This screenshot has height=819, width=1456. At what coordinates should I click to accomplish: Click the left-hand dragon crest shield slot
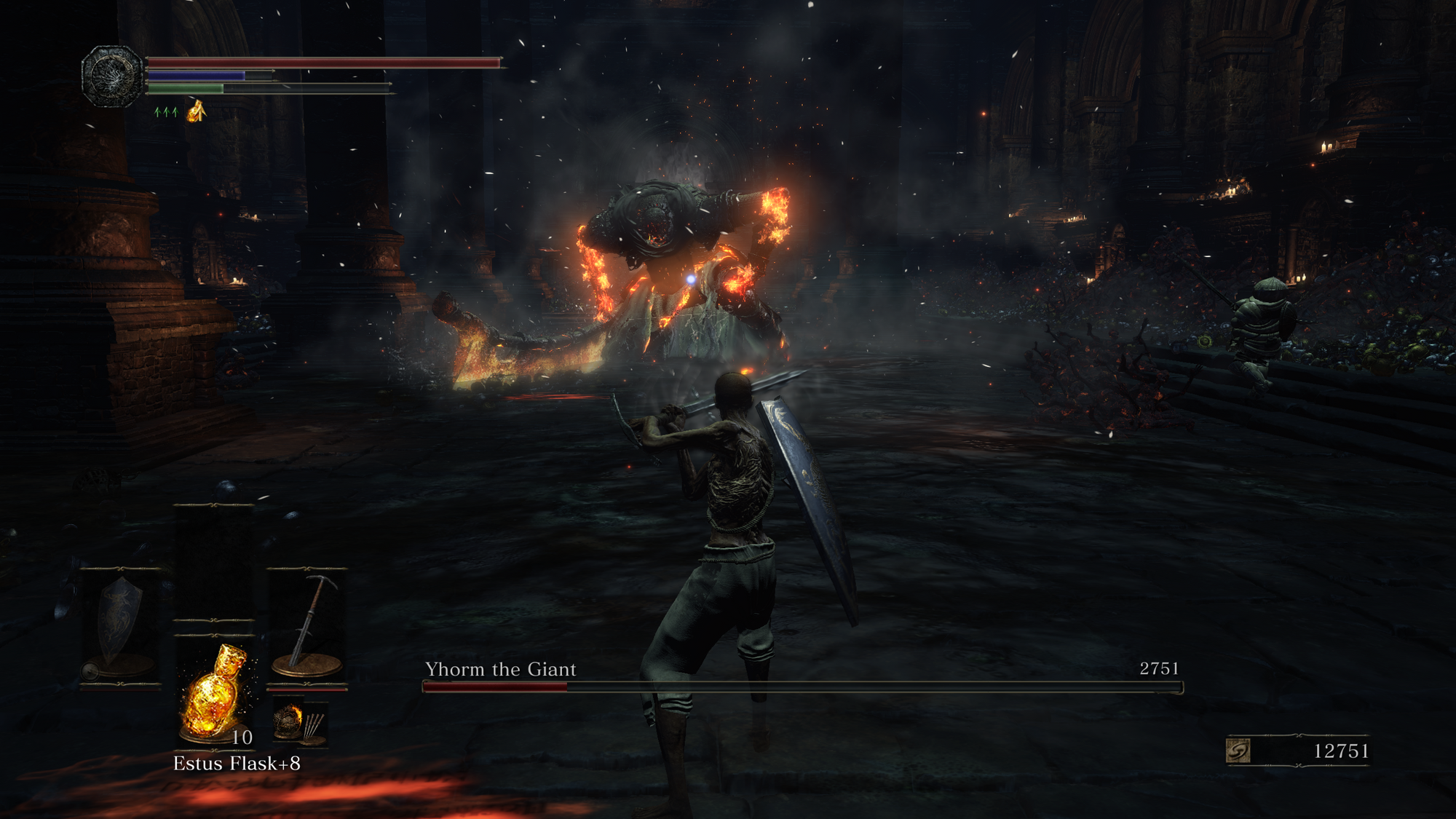point(120,625)
